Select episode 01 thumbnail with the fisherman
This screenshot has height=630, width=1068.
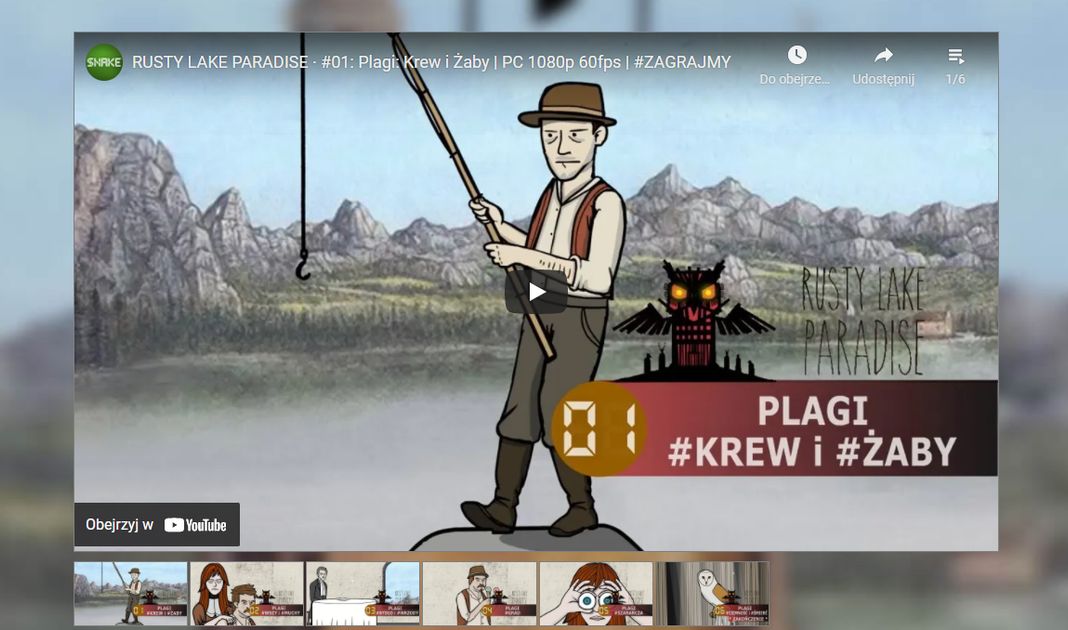tap(131, 594)
